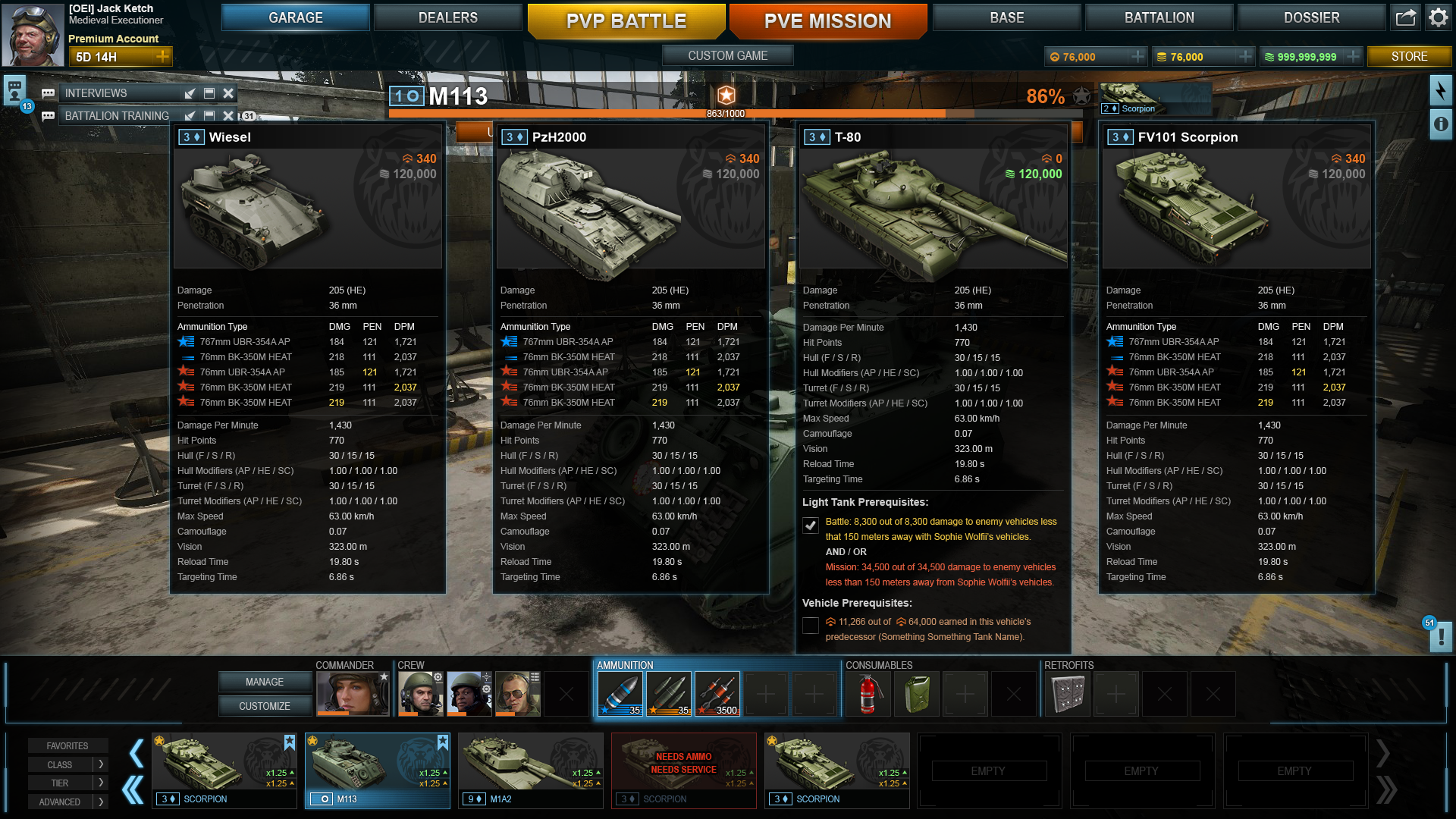This screenshot has height=819, width=1456.
Task: Start a PVP Battle
Action: click(626, 21)
